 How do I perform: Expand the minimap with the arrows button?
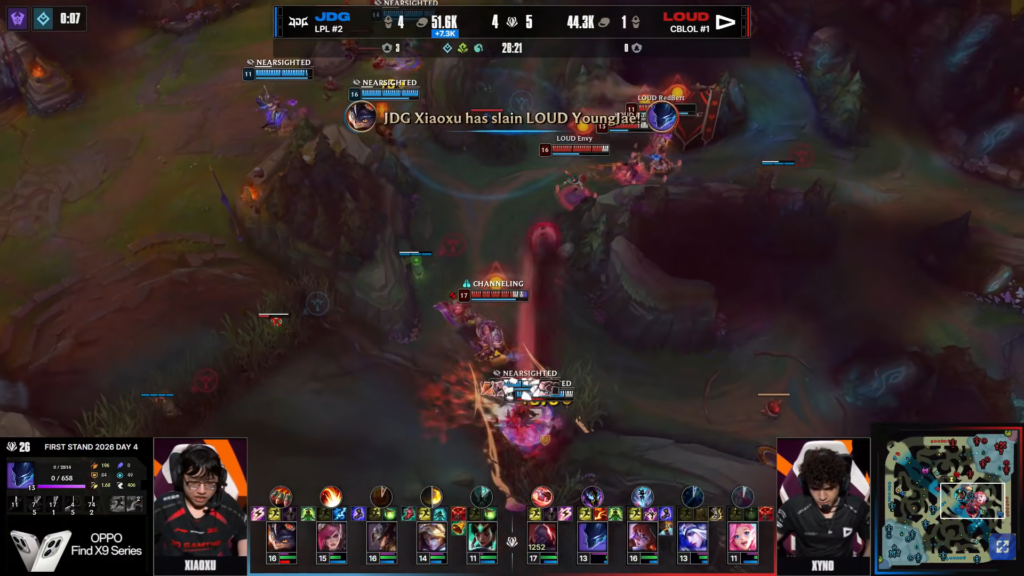(1001, 548)
